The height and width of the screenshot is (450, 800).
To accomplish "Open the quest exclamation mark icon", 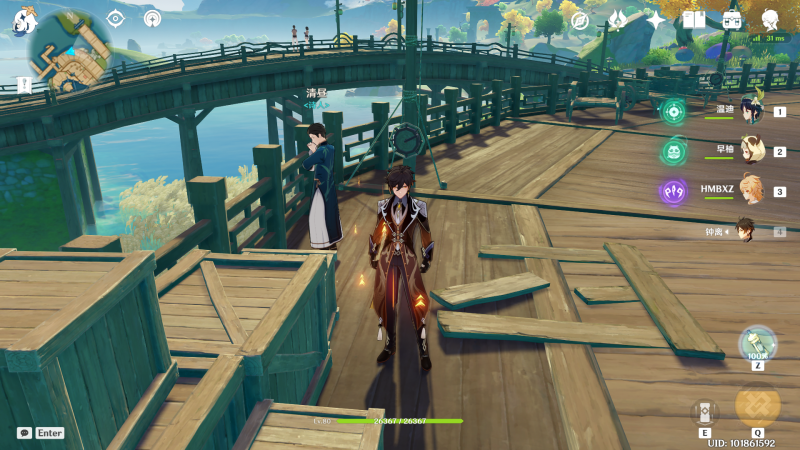I will [22, 85].
